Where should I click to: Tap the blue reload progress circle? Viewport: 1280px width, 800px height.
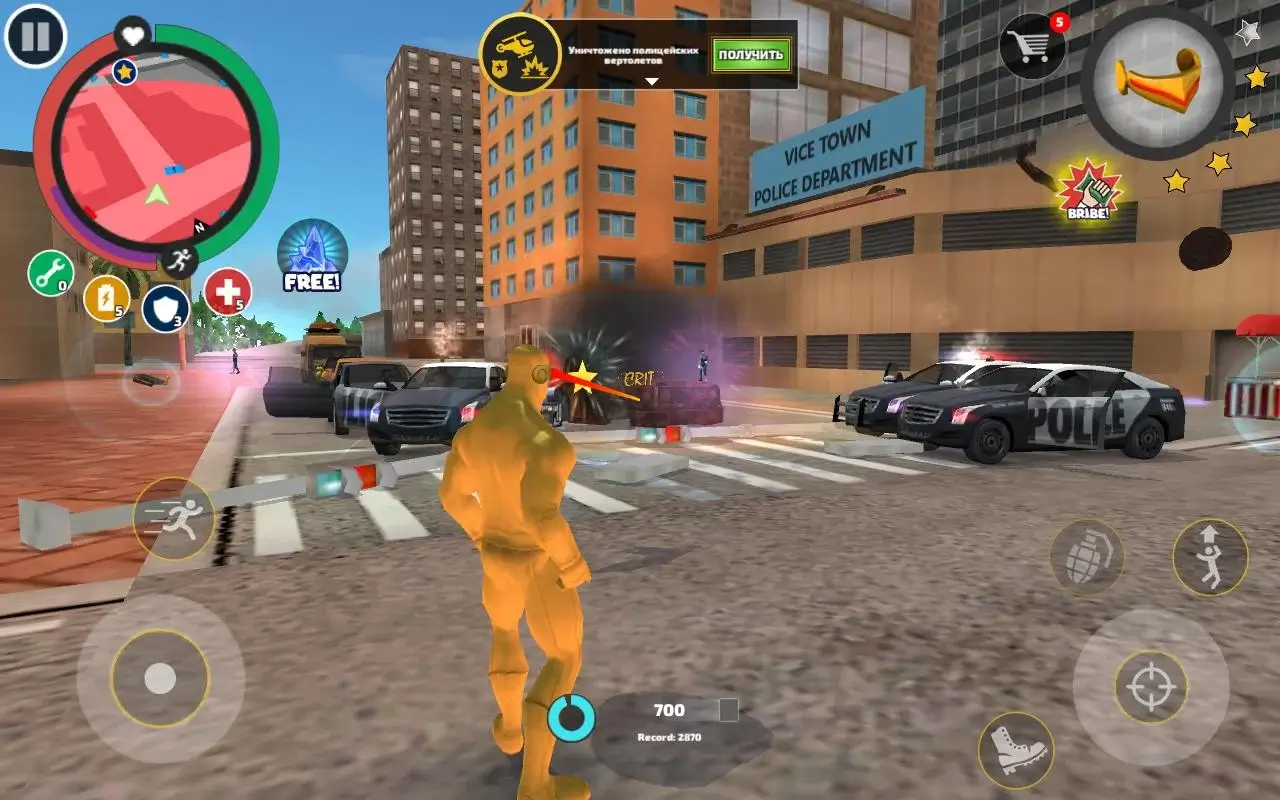[572, 717]
